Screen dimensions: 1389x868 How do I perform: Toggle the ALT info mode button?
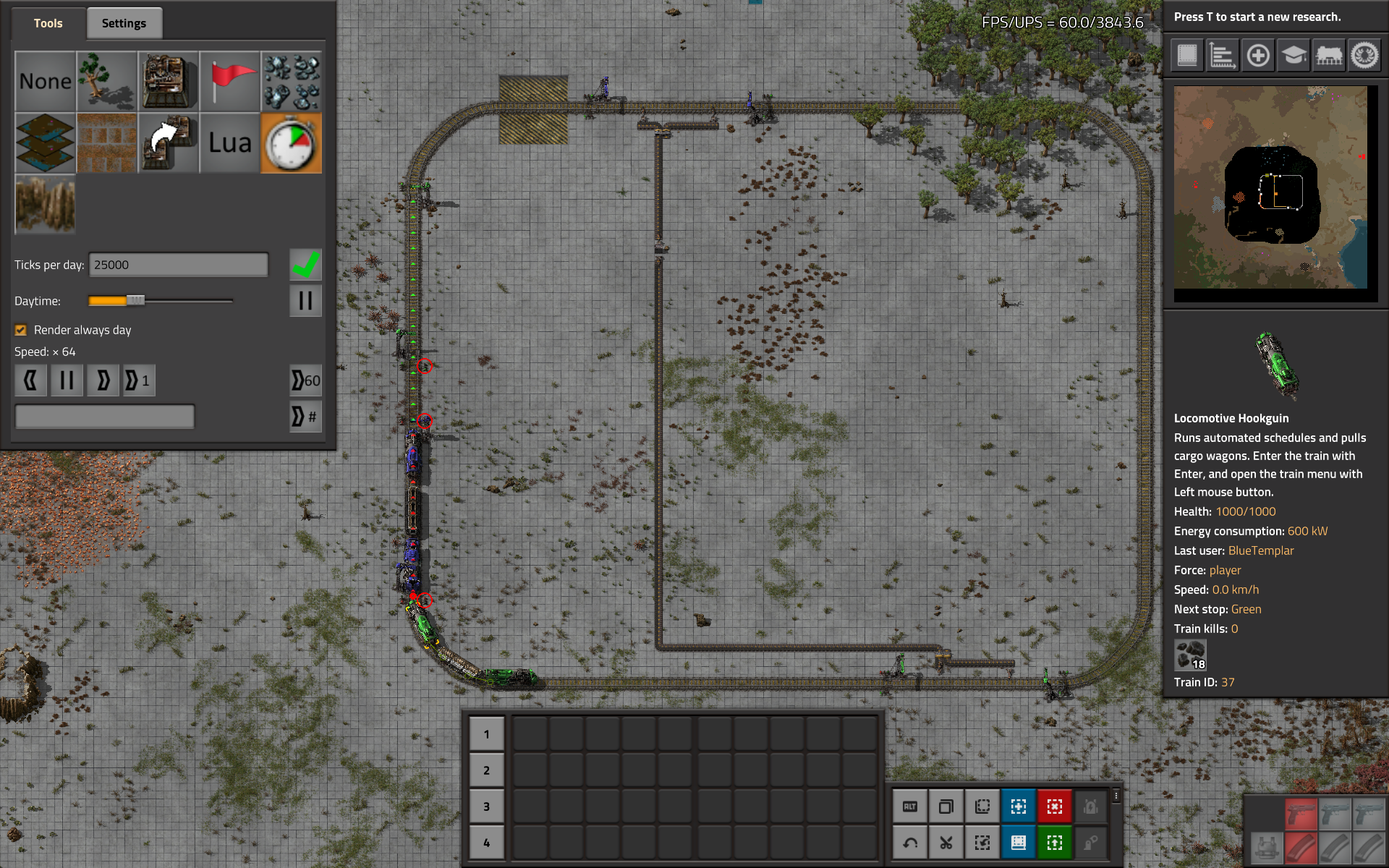coord(910,807)
